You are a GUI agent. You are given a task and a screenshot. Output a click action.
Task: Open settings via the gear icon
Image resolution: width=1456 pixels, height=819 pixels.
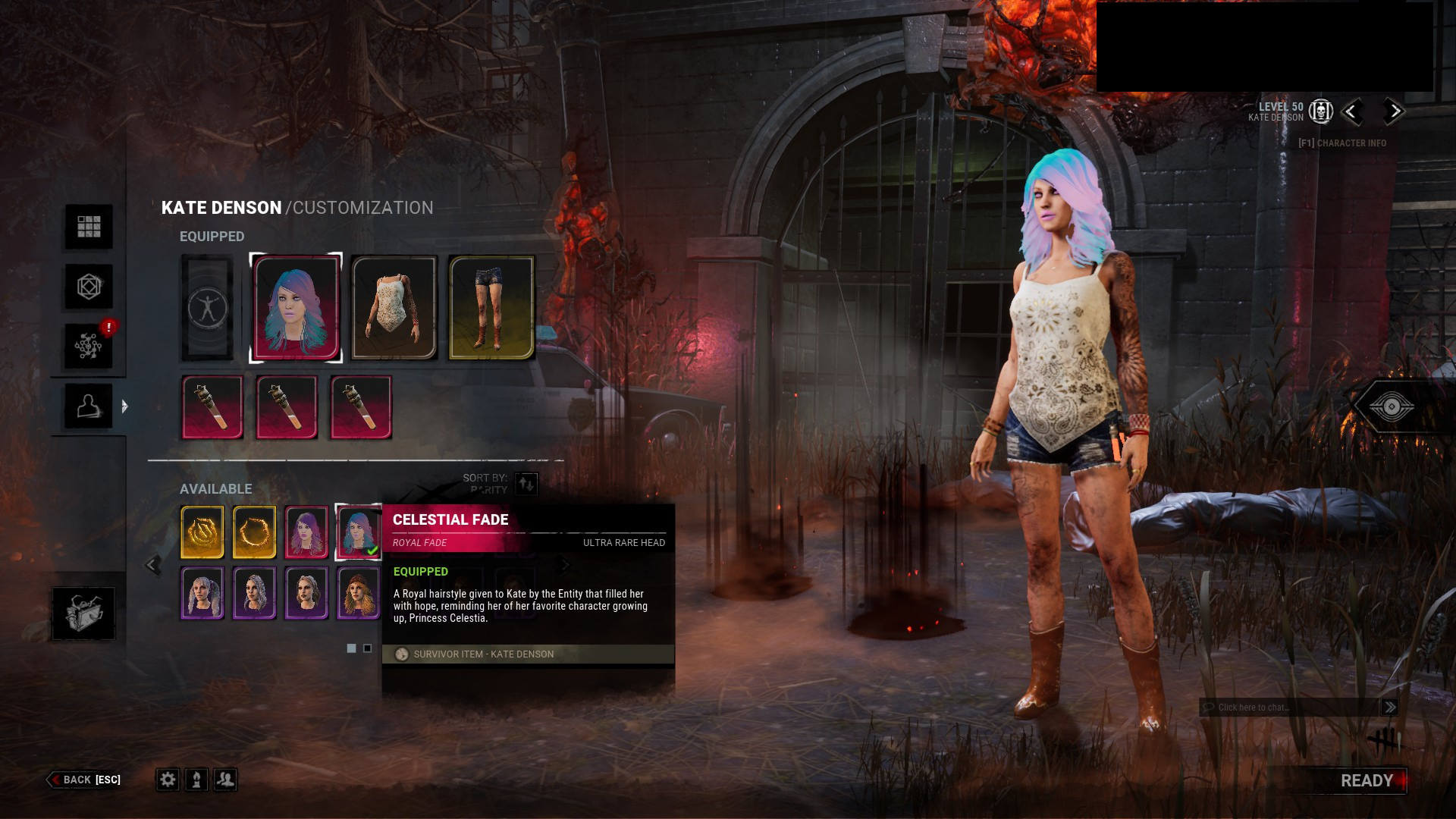(167, 780)
